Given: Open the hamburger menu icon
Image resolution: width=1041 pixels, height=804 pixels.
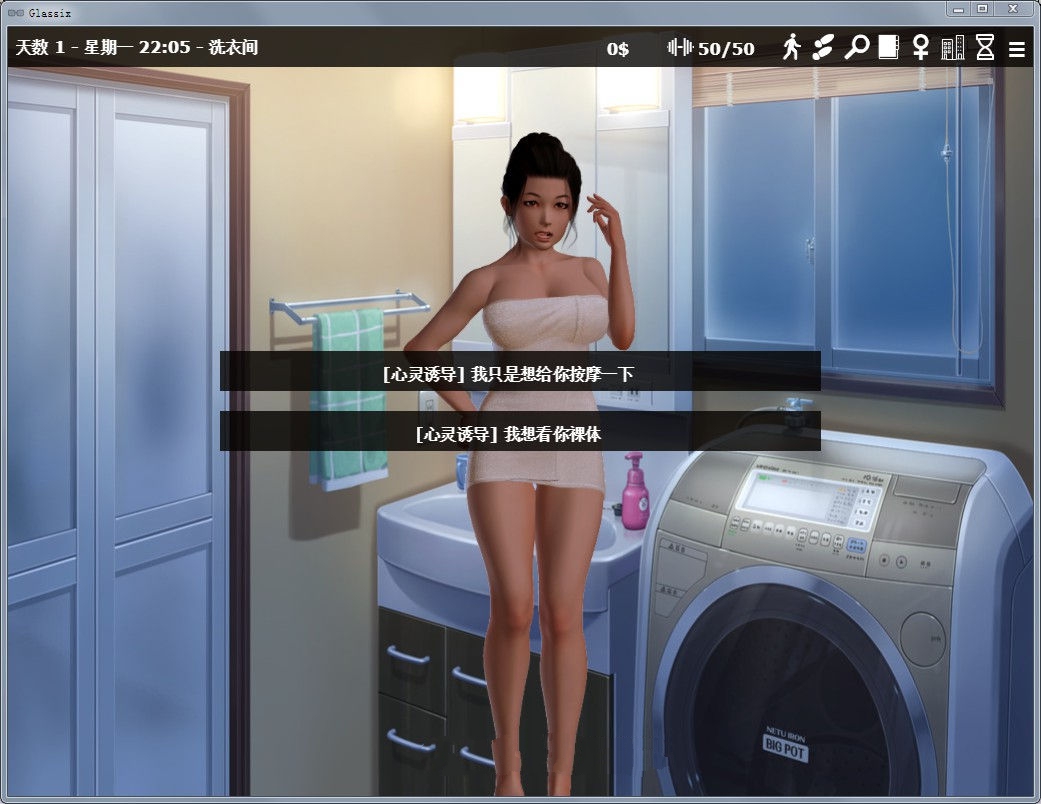Looking at the screenshot, I should (1016, 48).
